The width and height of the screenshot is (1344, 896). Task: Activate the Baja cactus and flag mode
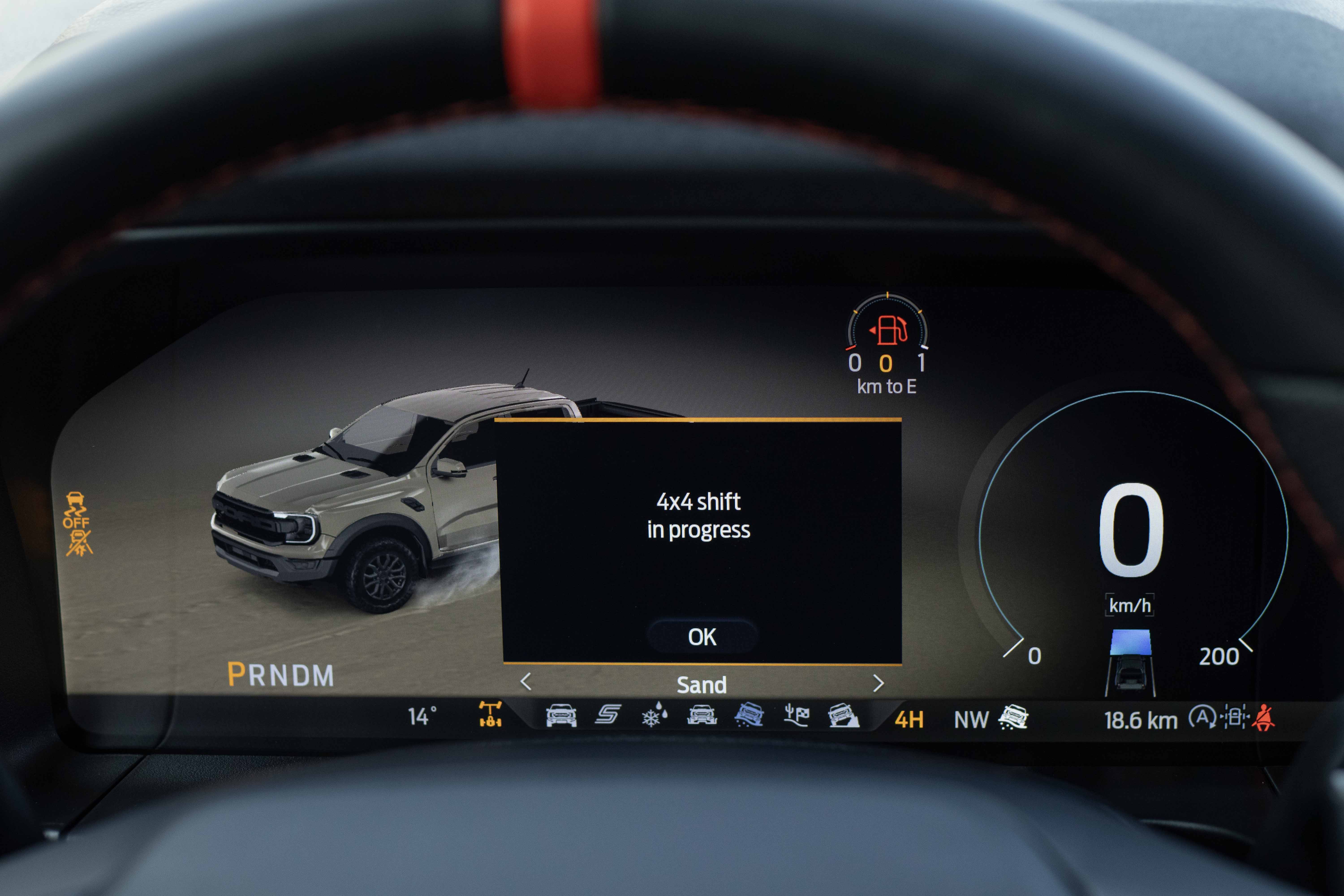point(796,715)
